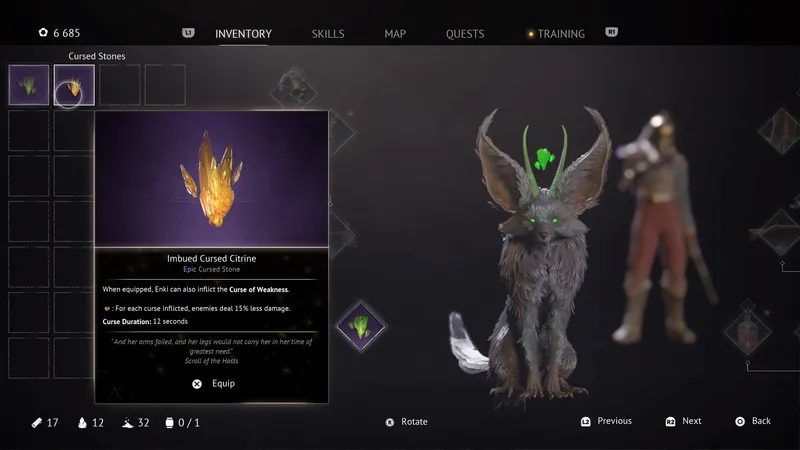Select the green cursed stone slot
This screenshot has width=800, height=450.
click(29, 85)
